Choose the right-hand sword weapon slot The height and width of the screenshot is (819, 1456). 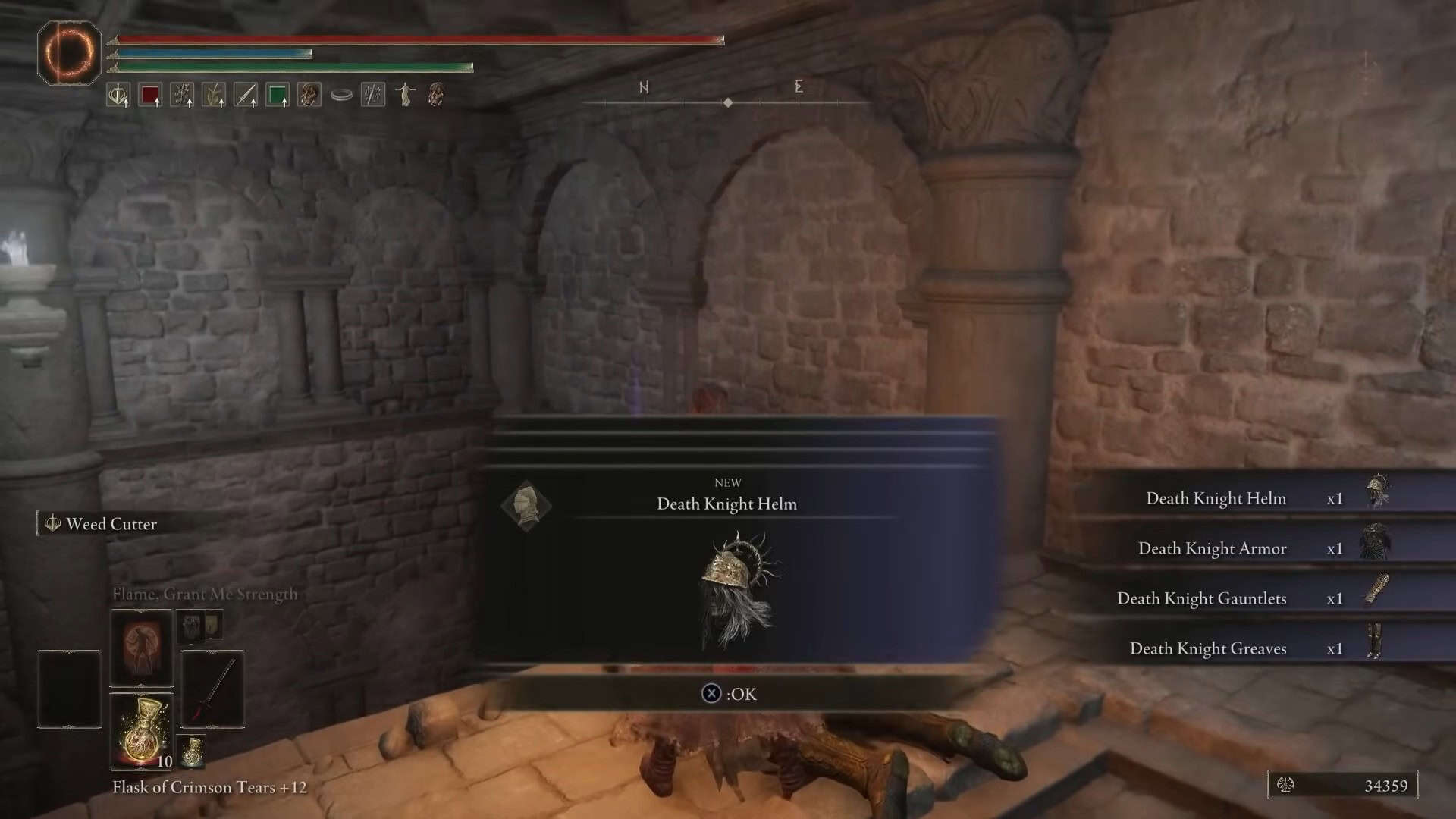pos(212,689)
